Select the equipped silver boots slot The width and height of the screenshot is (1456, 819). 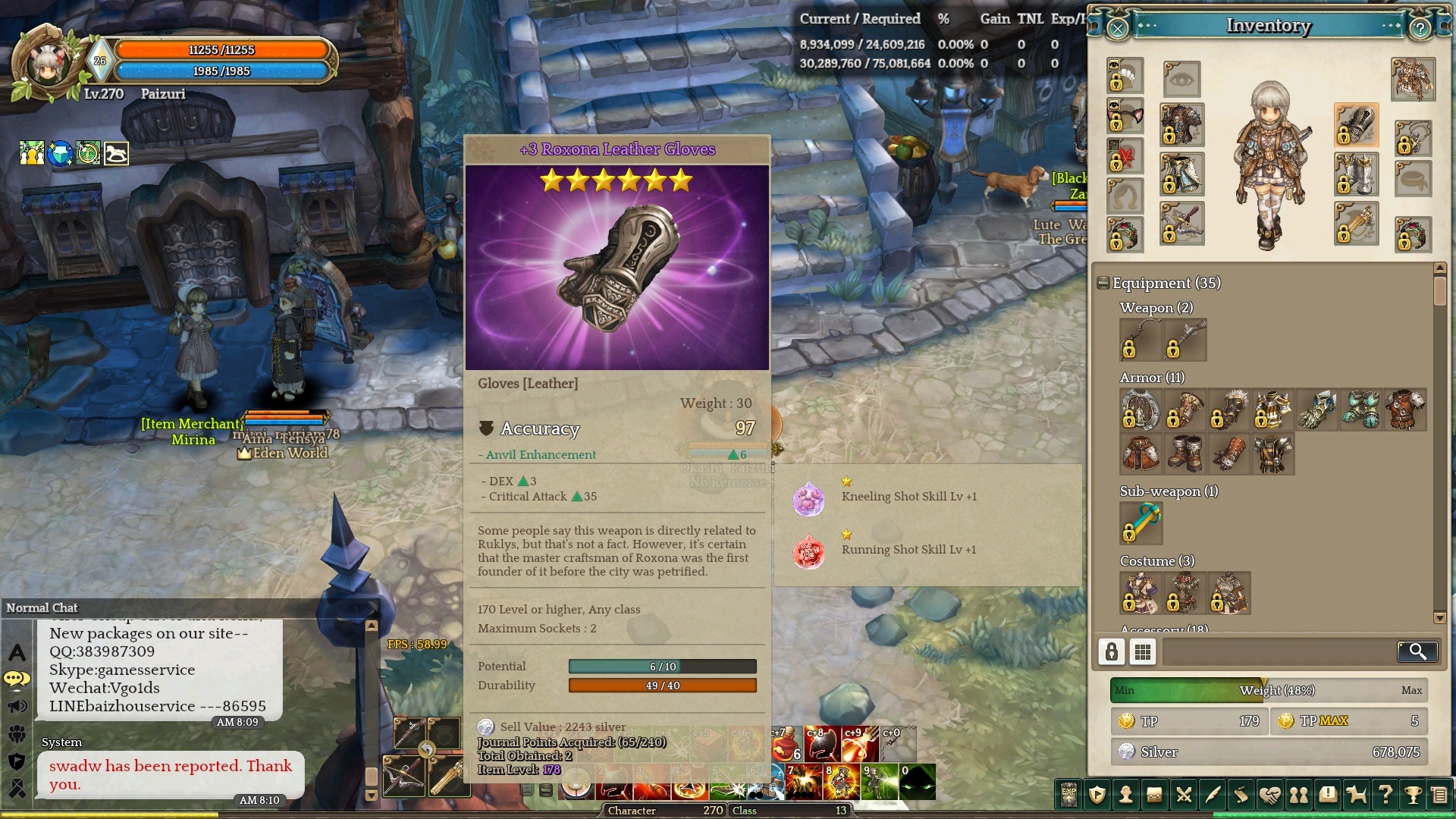[x=1356, y=174]
